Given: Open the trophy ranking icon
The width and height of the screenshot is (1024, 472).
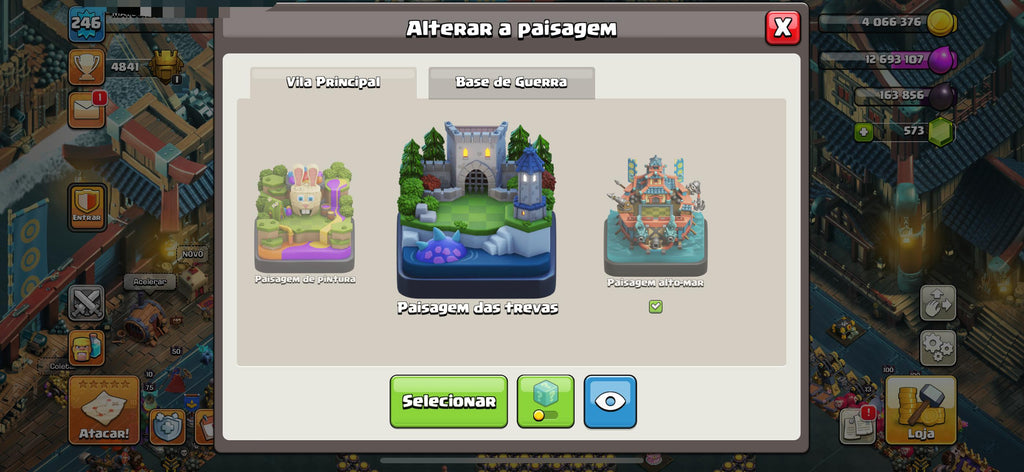Looking at the screenshot, I should tap(86, 66).
